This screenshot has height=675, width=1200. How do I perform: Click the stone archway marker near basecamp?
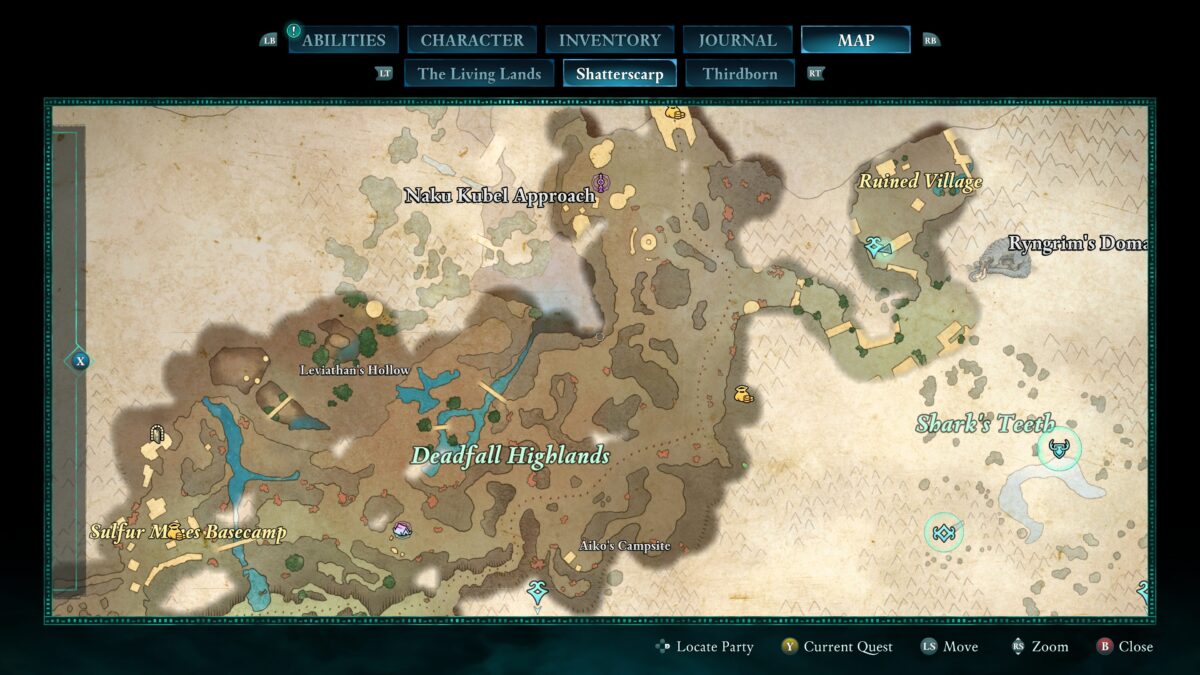(156, 433)
